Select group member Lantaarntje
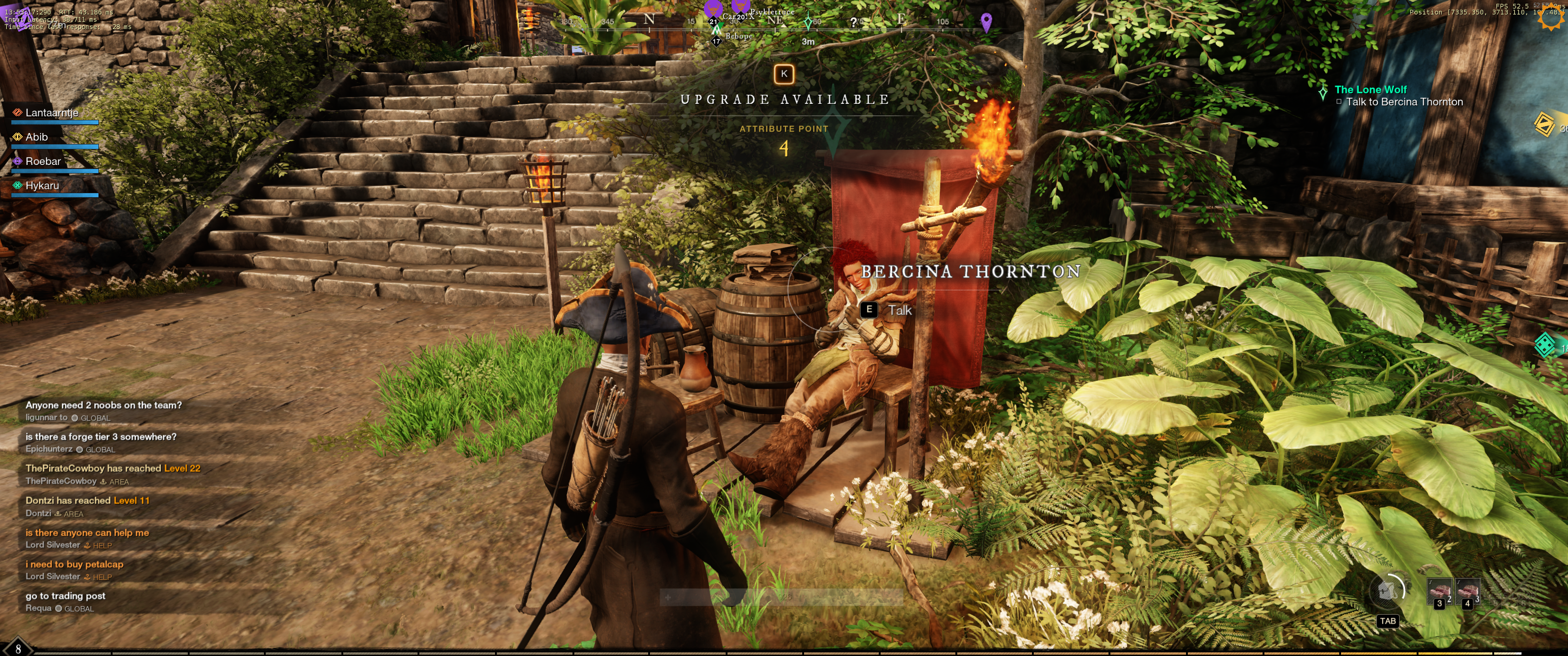This screenshot has height=656, width=1568. click(52, 113)
